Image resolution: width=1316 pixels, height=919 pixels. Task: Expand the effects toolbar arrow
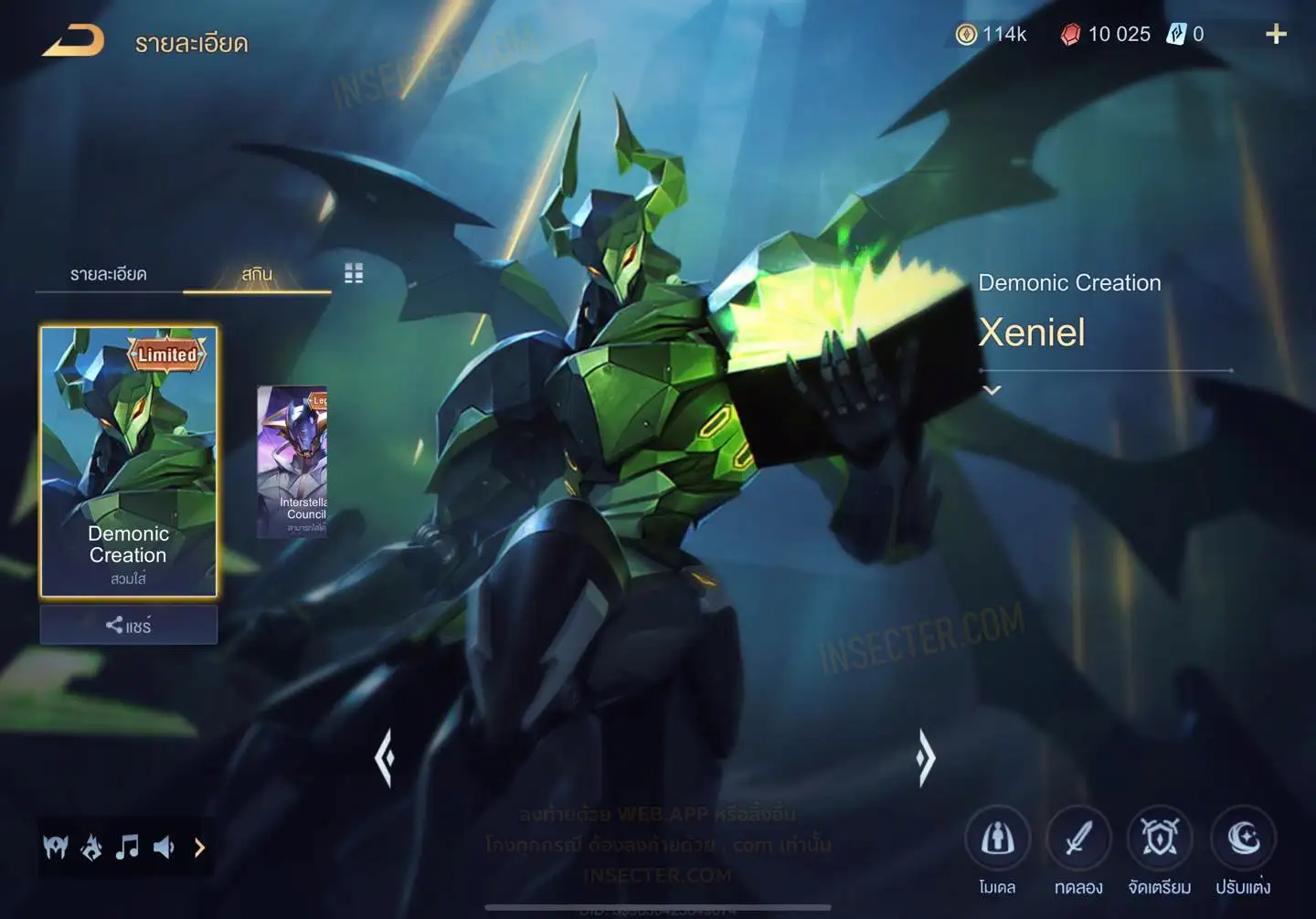(x=199, y=848)
